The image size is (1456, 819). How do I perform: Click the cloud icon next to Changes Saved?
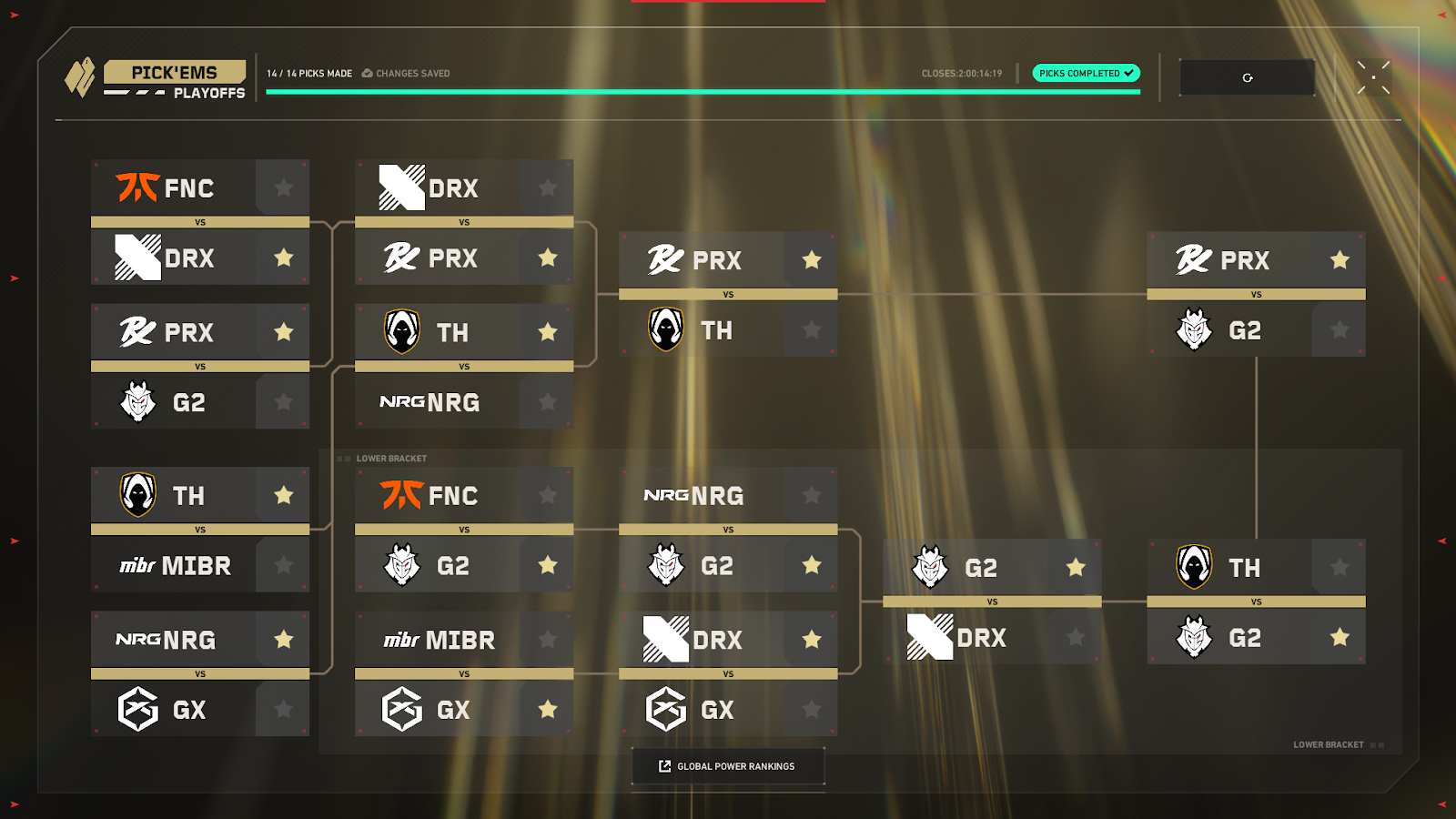tap(366, 73)
